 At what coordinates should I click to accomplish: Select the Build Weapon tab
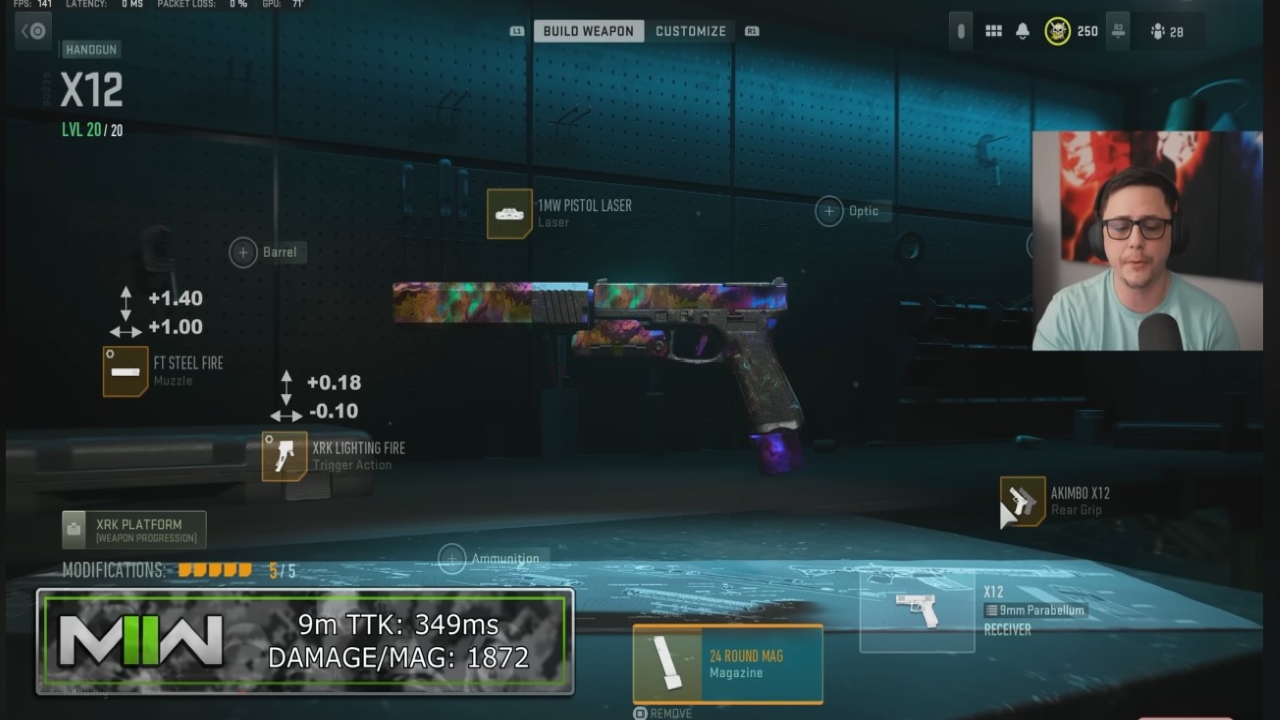point(589,31)
